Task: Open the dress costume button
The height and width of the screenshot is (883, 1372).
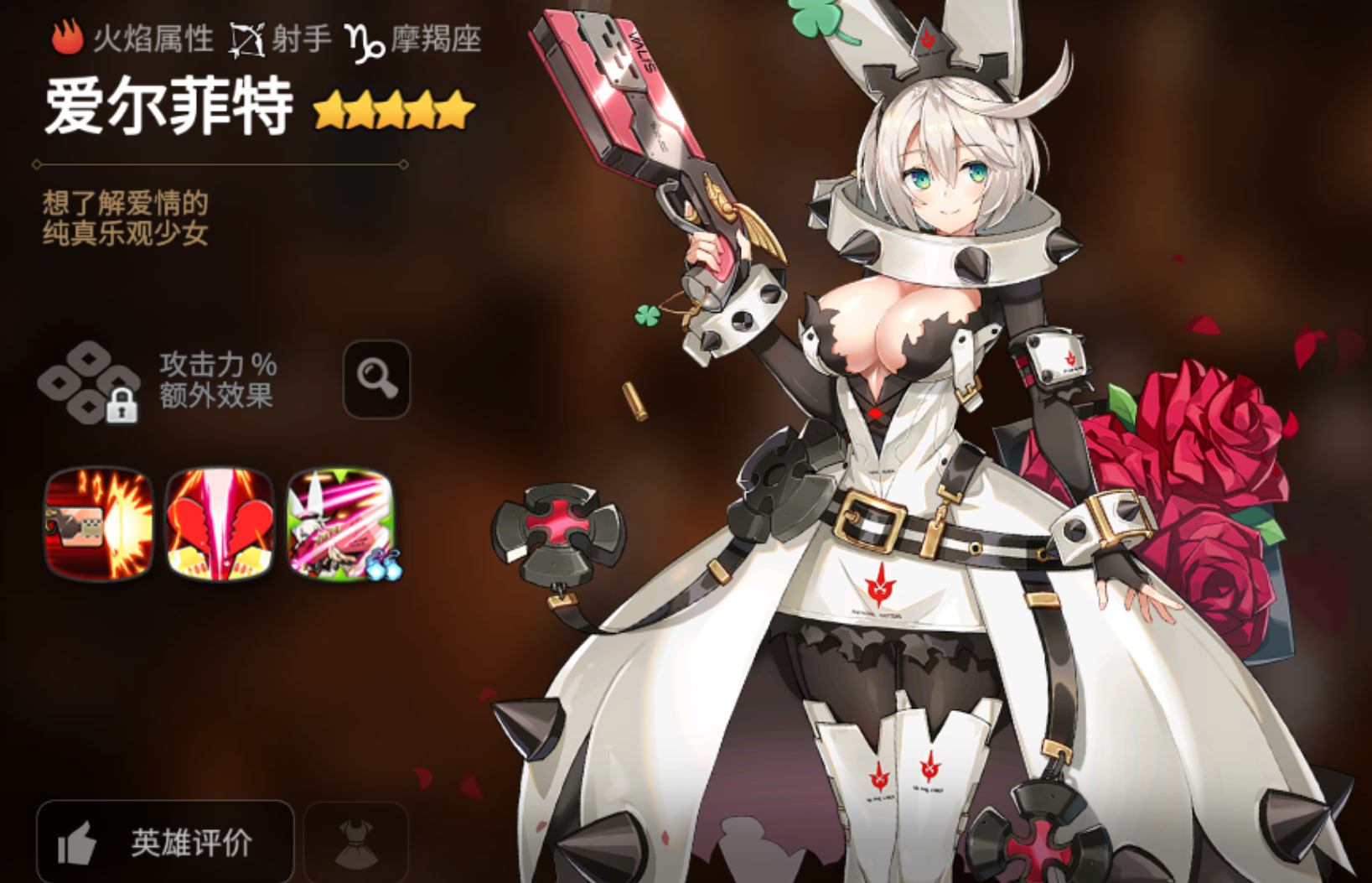Action: [x=356, y=842]
